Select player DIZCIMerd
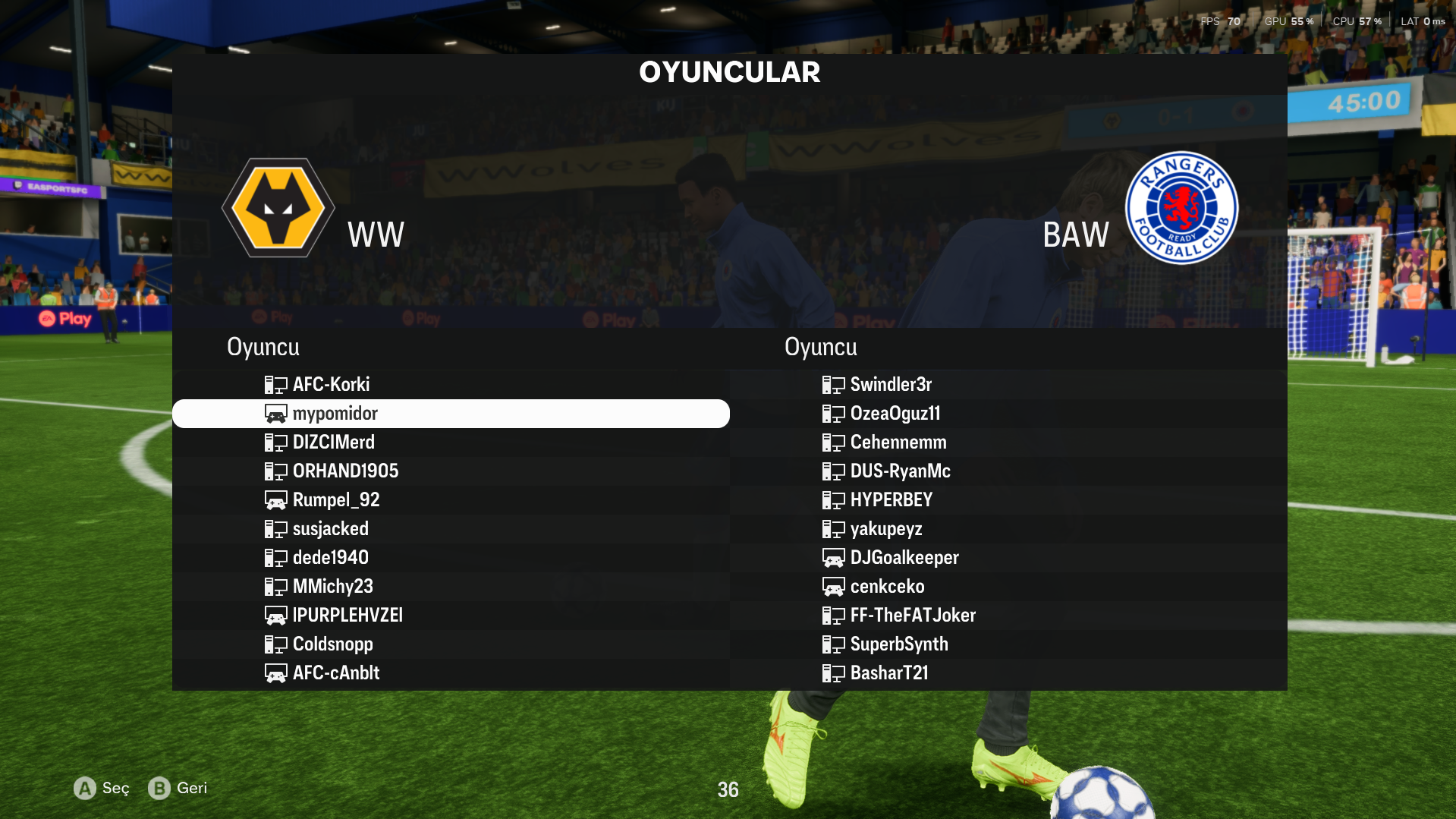The image size is (1456, 819). tap(333, 443)
